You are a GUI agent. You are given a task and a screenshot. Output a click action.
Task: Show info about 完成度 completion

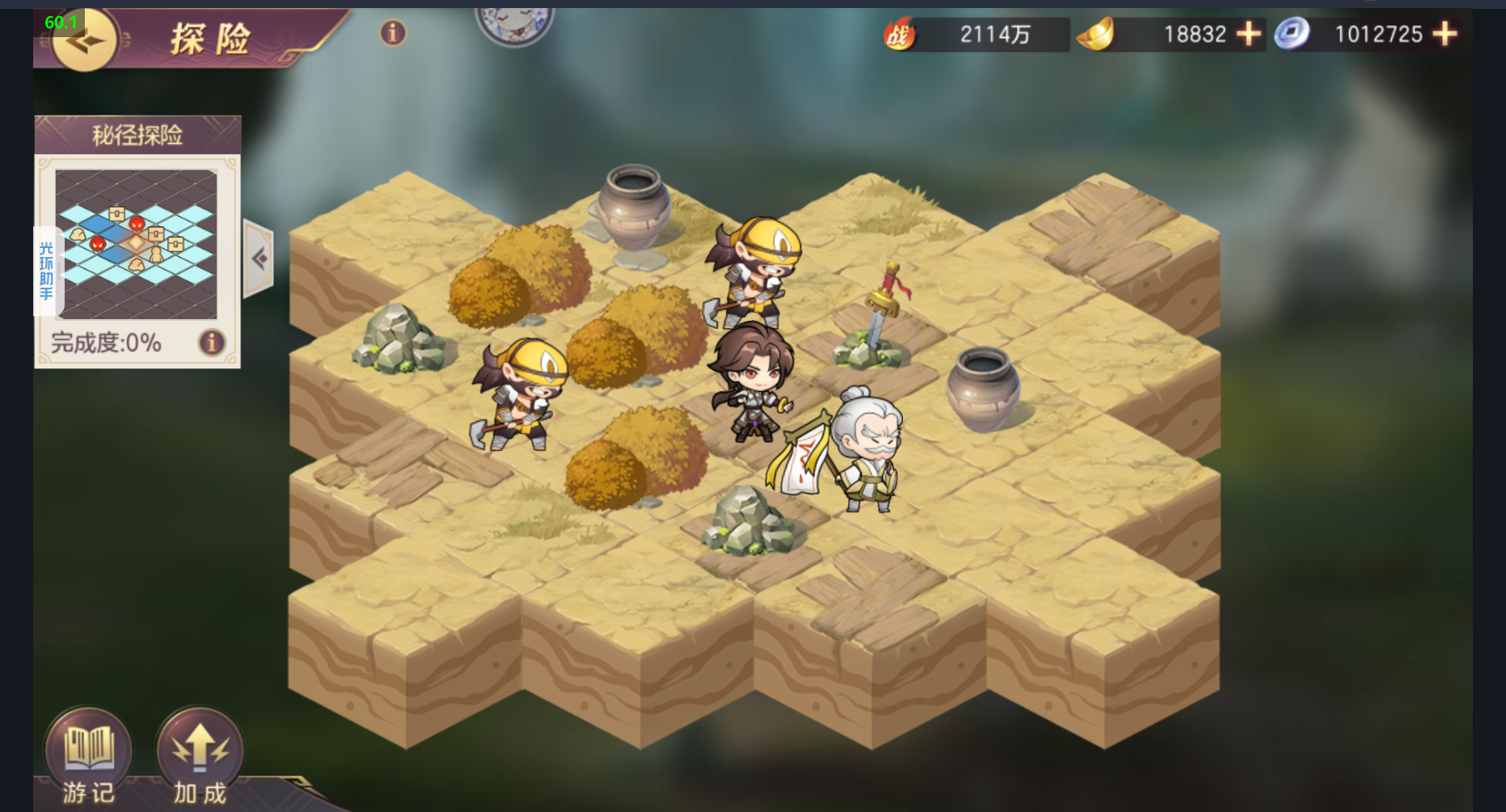(212, 343)
